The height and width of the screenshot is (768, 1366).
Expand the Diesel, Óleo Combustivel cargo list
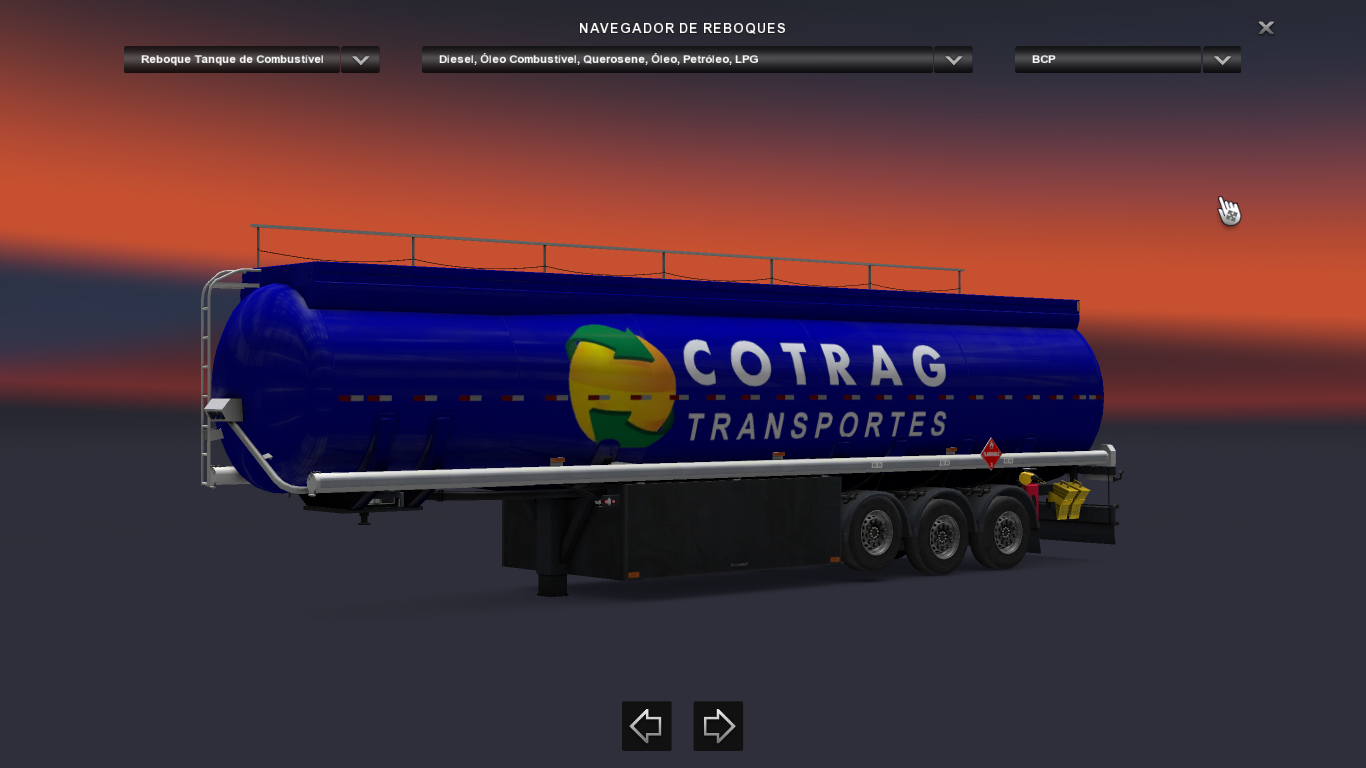(x=952, y=59)
